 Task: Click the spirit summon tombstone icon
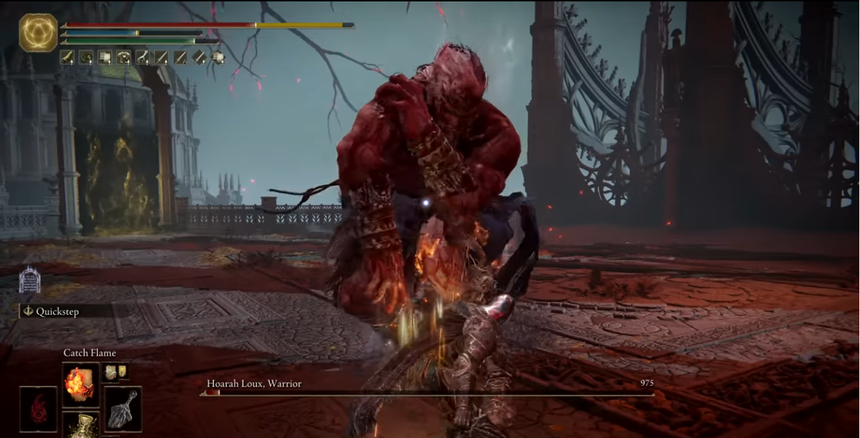click(28, 280)
